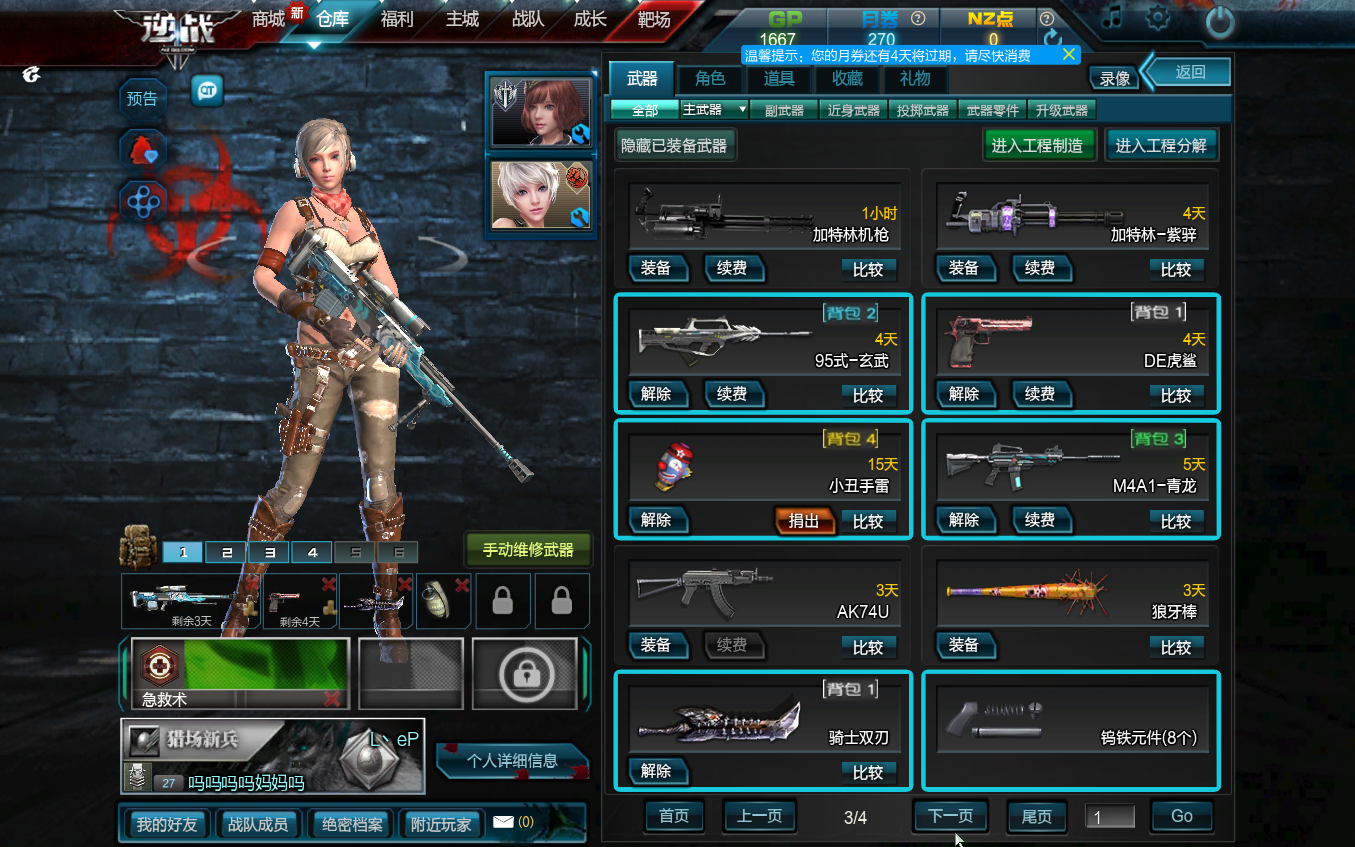Return with the 返回 button
The image size is (1355, 847).
pyautogui.click(x=1190, y=72)
